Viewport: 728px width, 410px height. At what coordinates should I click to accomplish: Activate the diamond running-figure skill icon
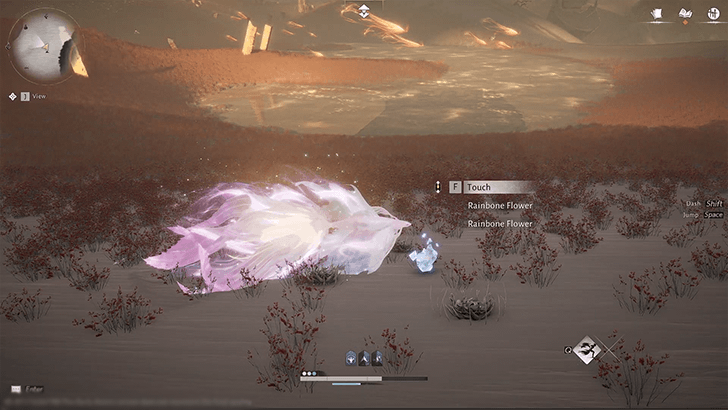[588, 350]
